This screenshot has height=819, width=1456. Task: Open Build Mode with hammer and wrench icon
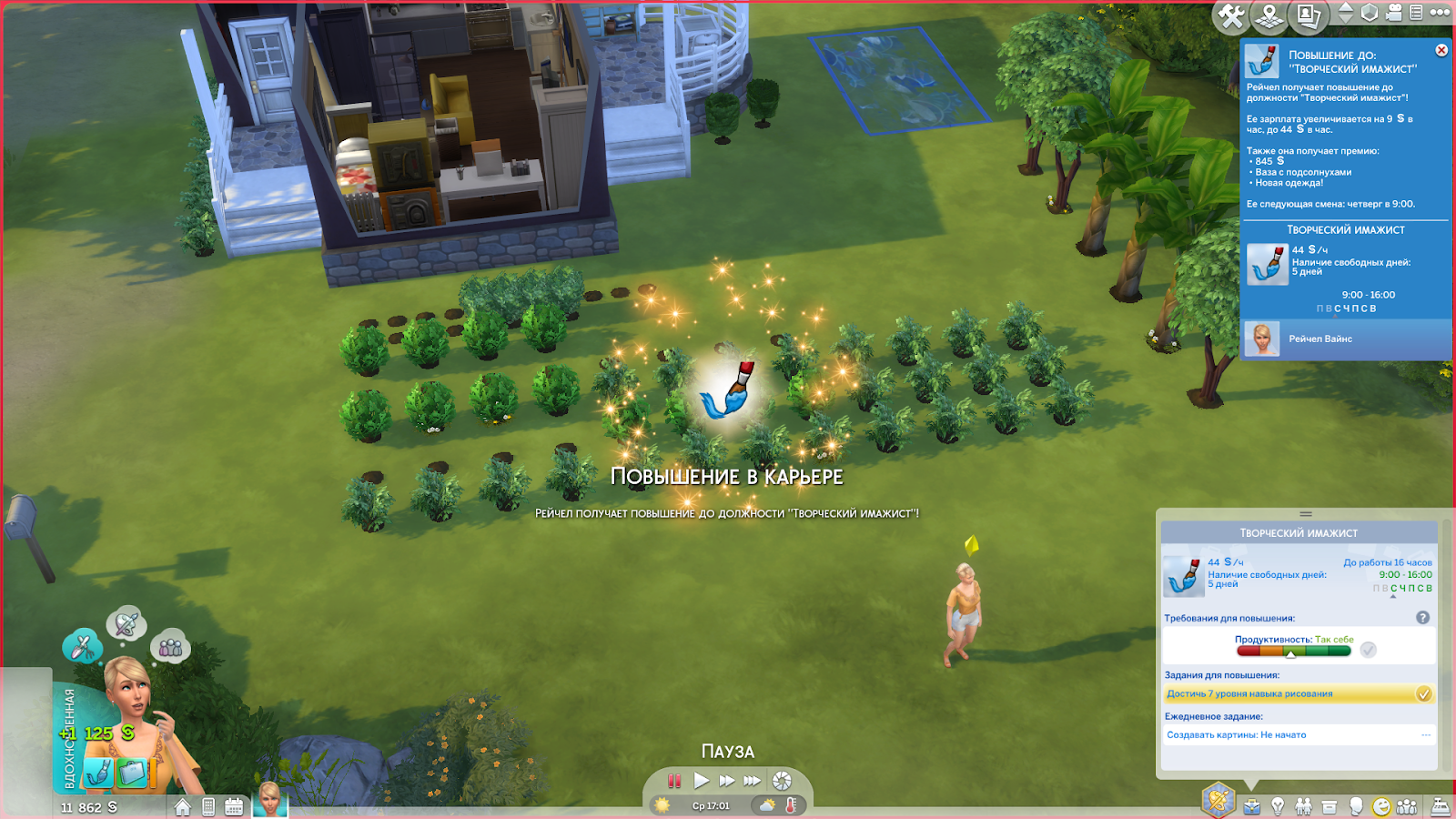pos(1231,15)
